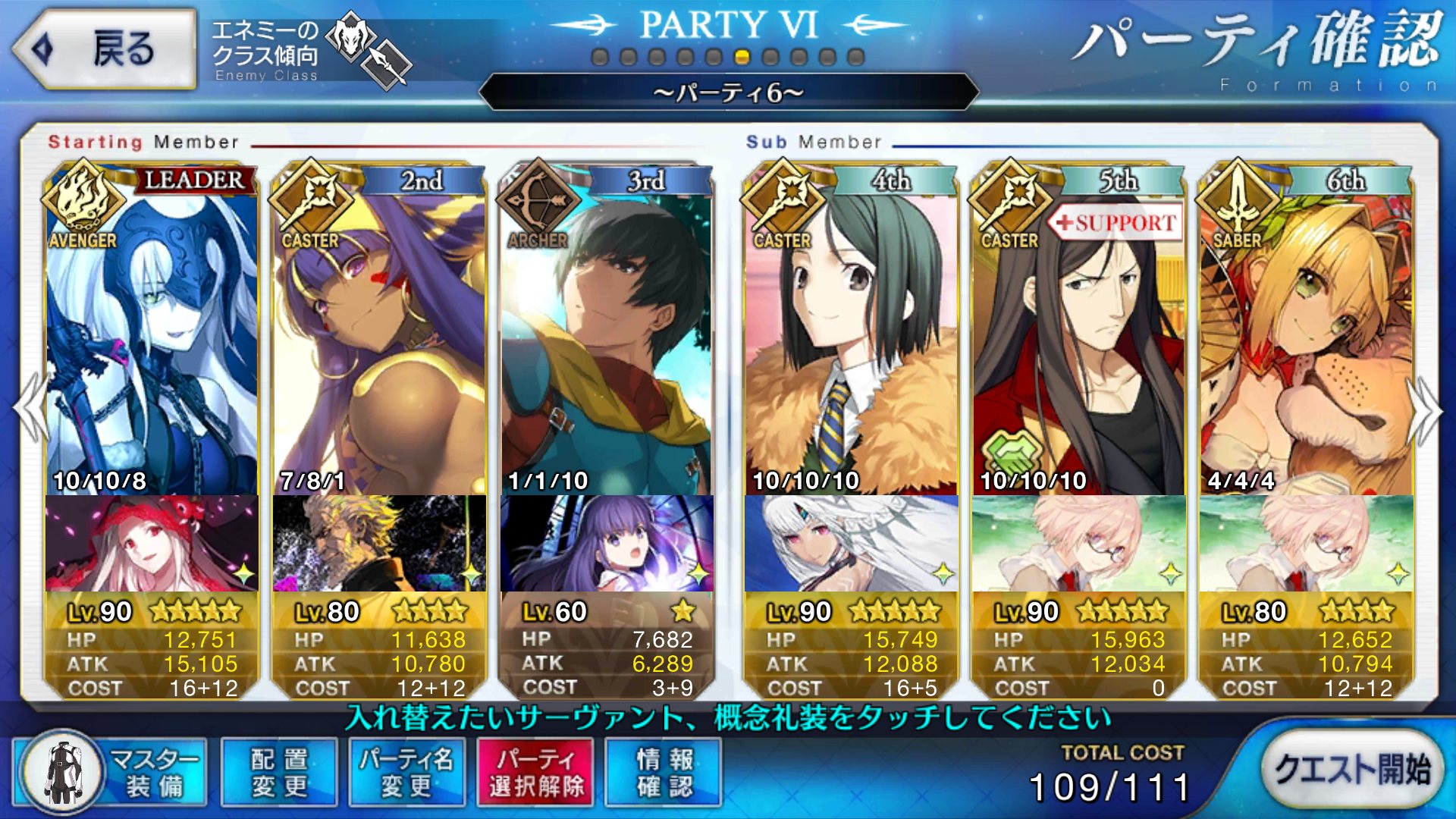Select the 2nd slot Caster servant card
Screen dimensions: 1456x819
[x=379, y=341]
